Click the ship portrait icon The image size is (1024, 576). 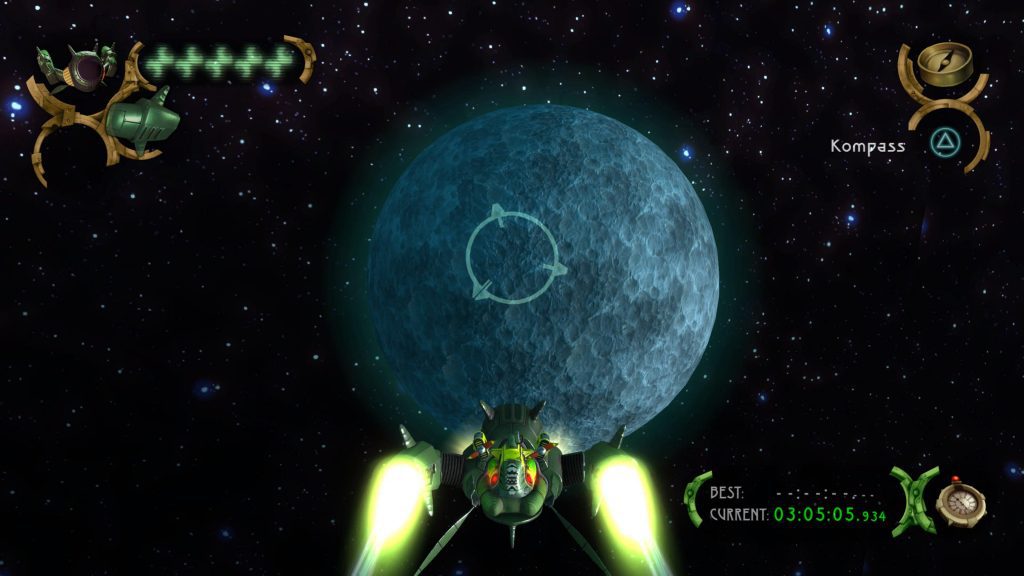[78, 66]
